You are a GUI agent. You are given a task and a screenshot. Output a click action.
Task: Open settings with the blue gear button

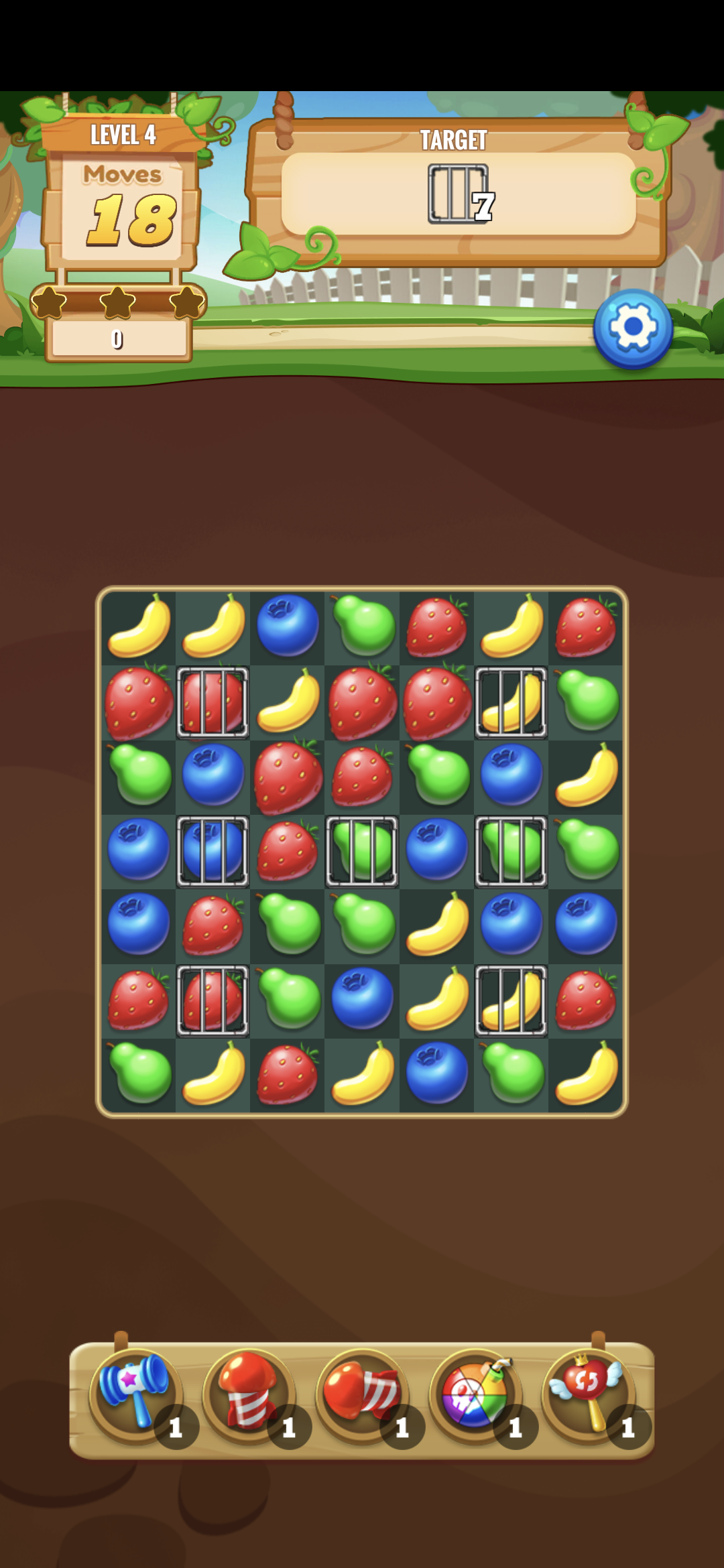632,328
